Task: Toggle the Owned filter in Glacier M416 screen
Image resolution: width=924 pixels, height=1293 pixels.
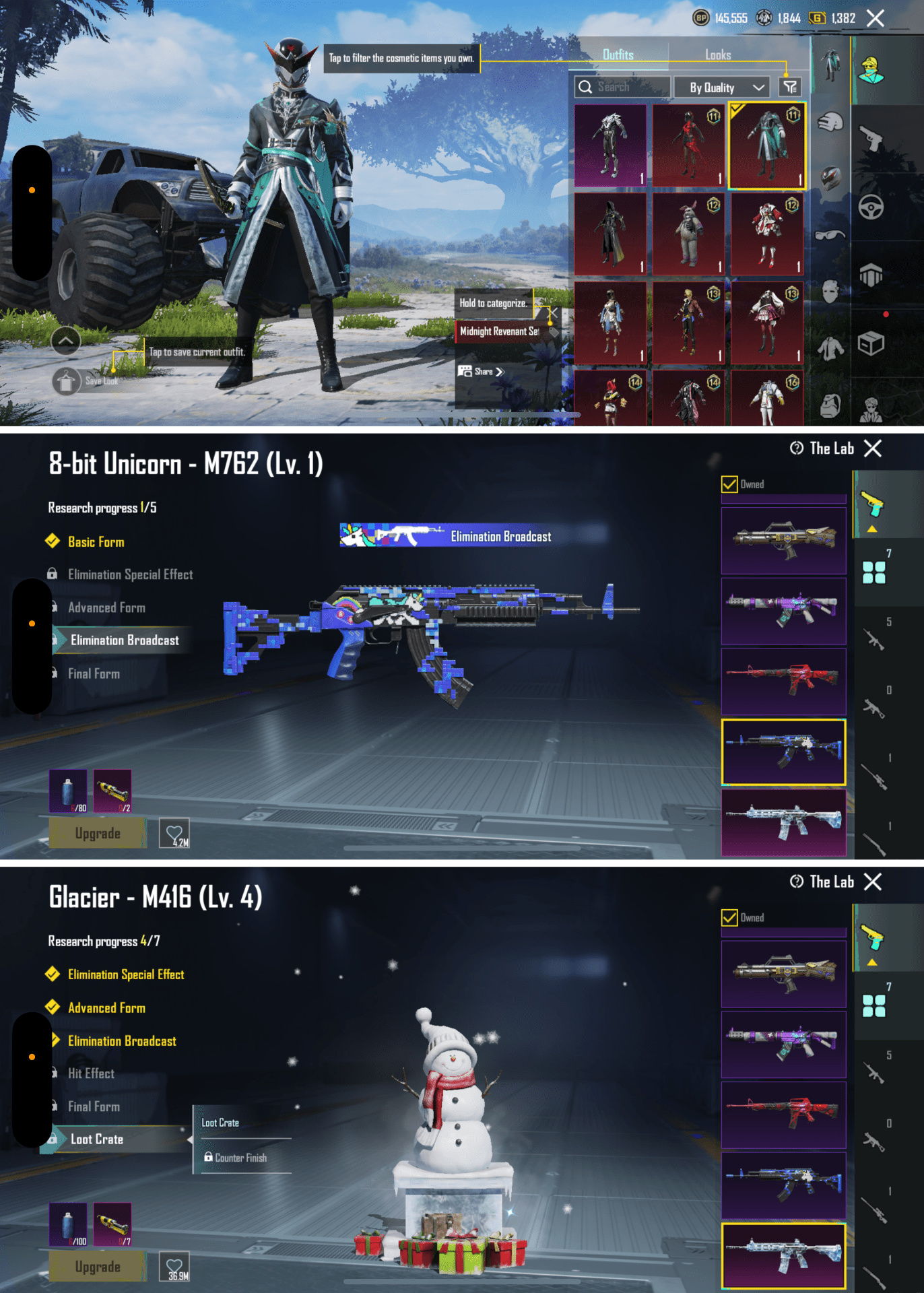Action: pos(729,917)
